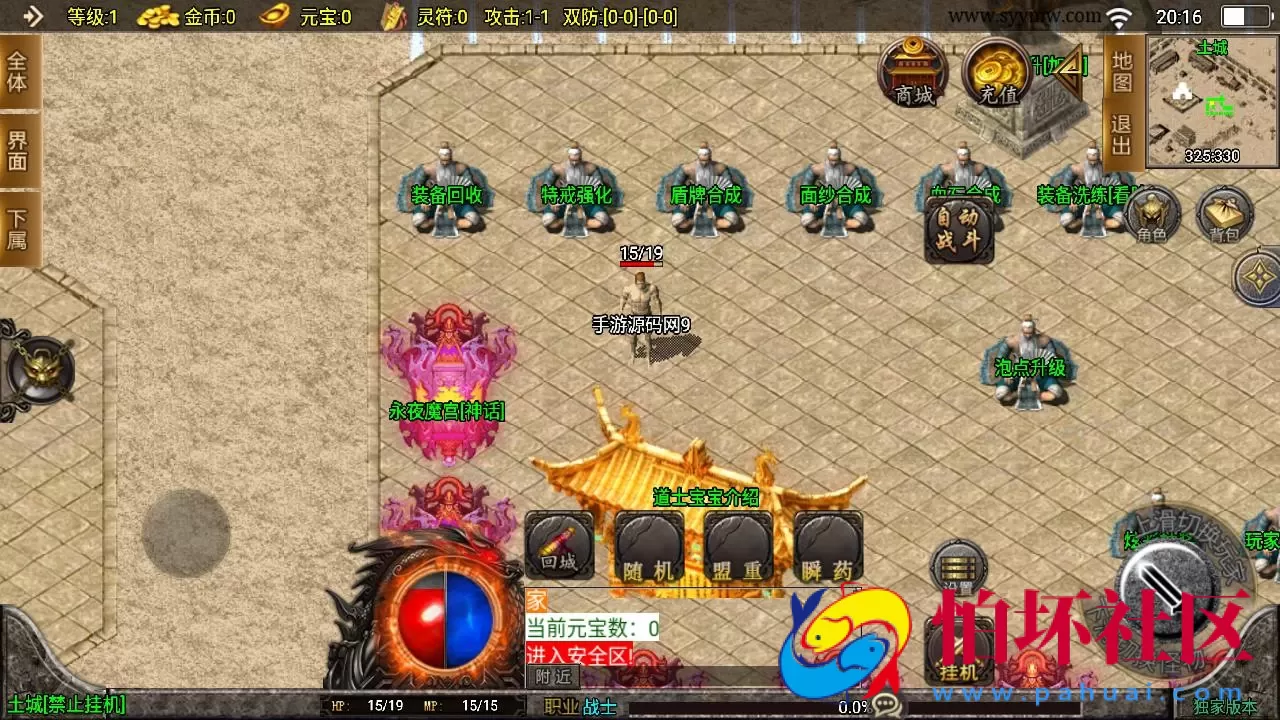Select the 瞬药 instant potion icon
Viewport: 1280px width, 720px height.
(826, 545)
